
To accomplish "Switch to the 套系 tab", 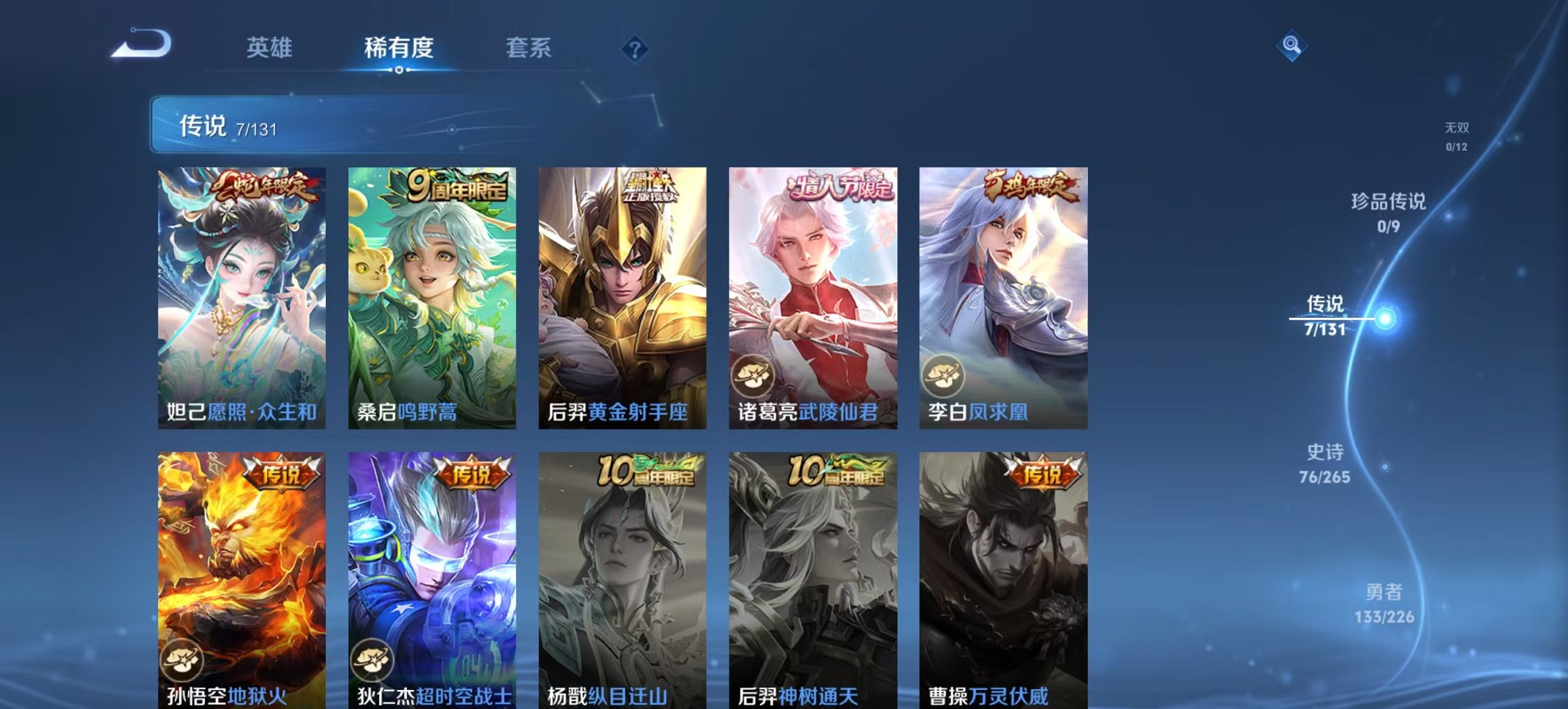I will point(528,48).
